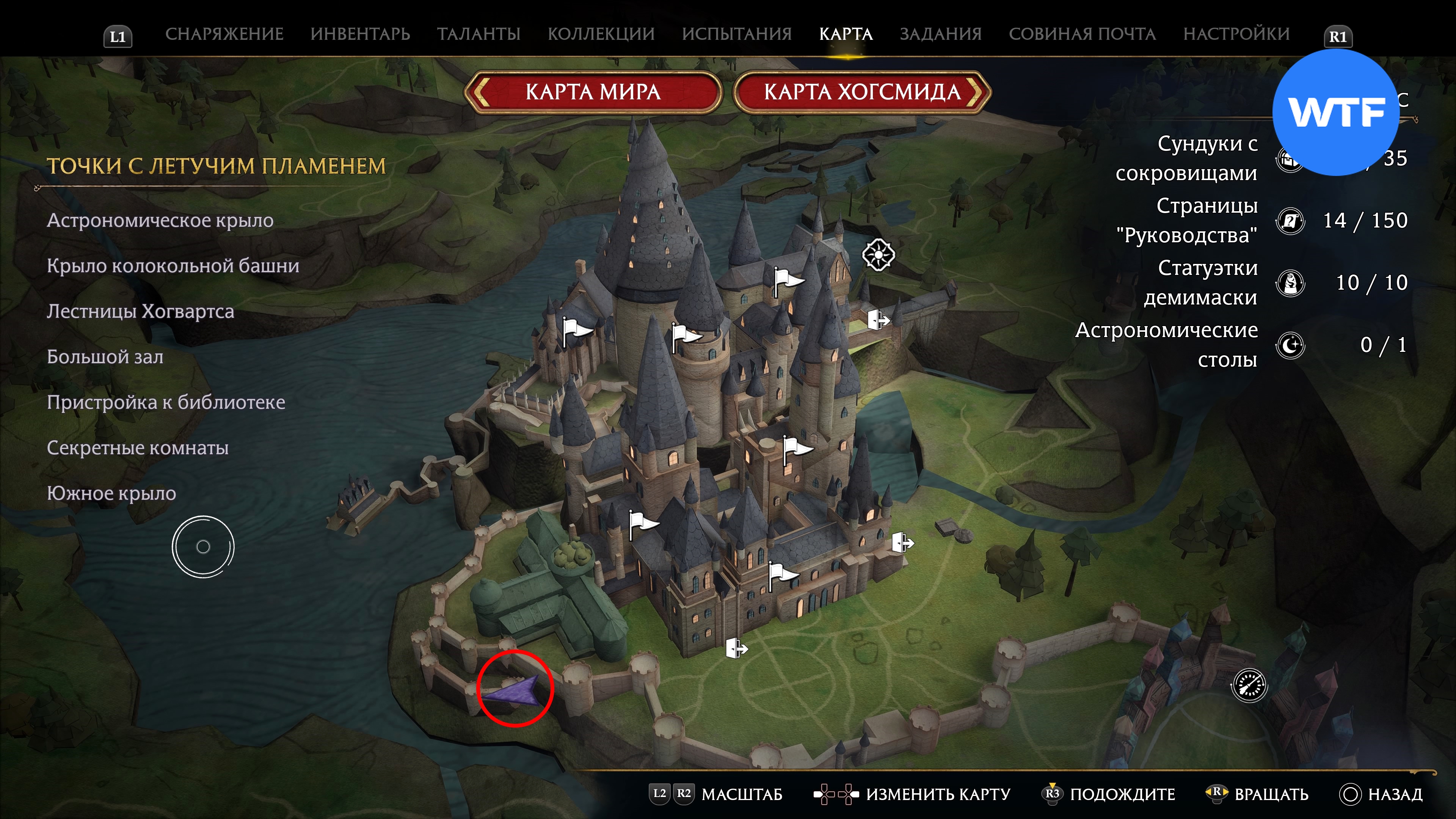Open the Совиная почта tab
1456x819 pixels.
pyautogui.click(x=1082, y=34)
